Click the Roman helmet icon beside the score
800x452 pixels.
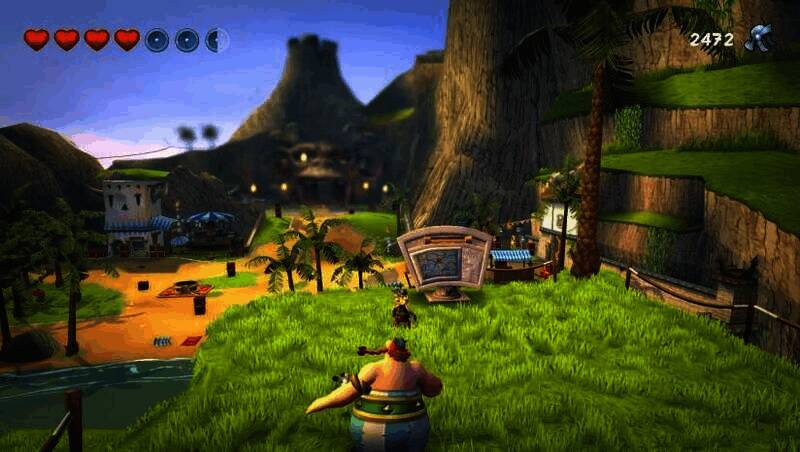[x=759, y=38]
